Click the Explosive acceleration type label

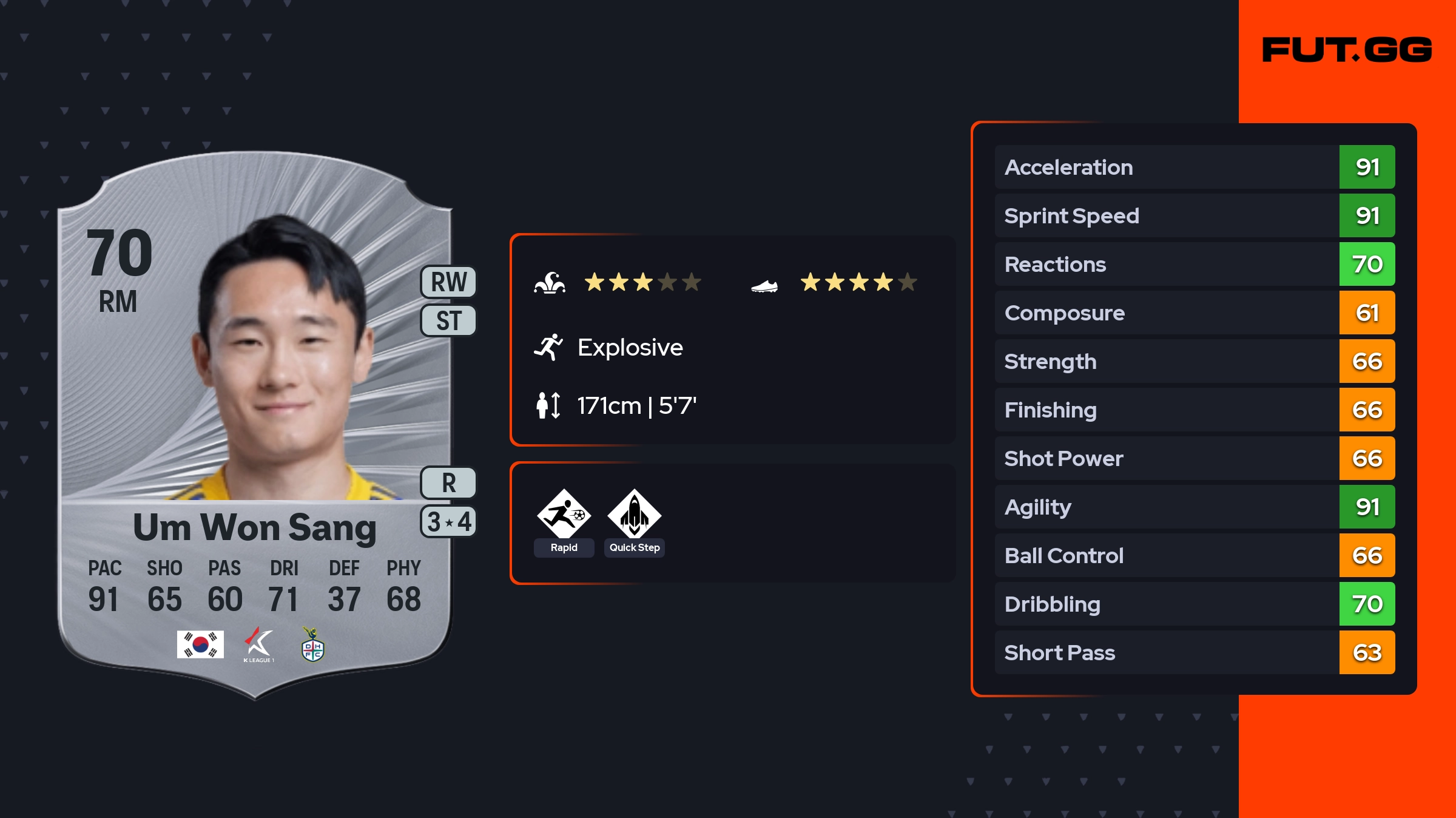click(x=630, y=347)
